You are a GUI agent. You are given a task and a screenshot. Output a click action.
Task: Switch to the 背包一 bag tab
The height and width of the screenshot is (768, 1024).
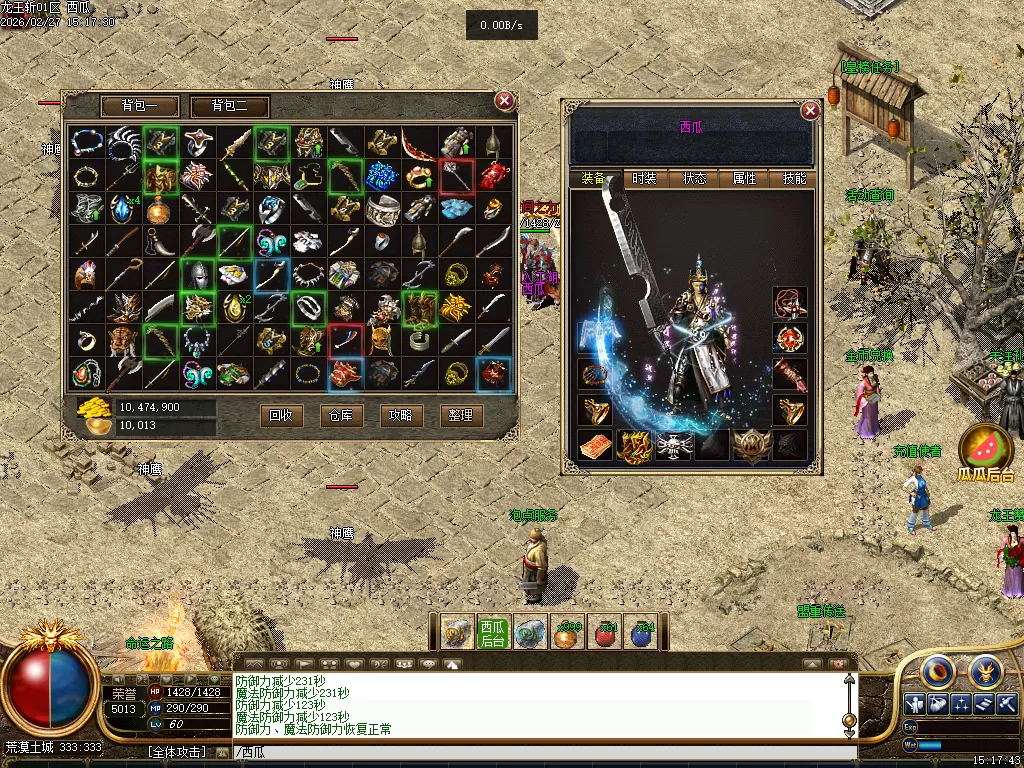(x=140, y=106)
